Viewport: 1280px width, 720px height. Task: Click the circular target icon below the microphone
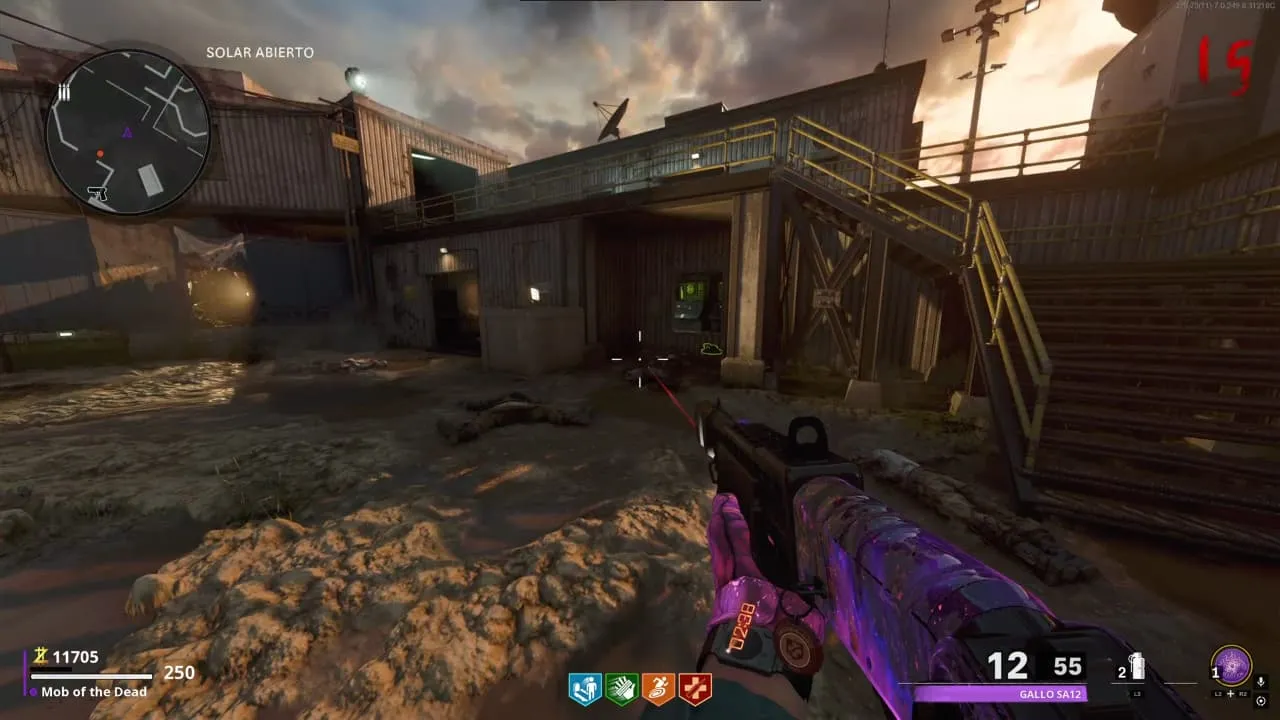point(1261,701)
